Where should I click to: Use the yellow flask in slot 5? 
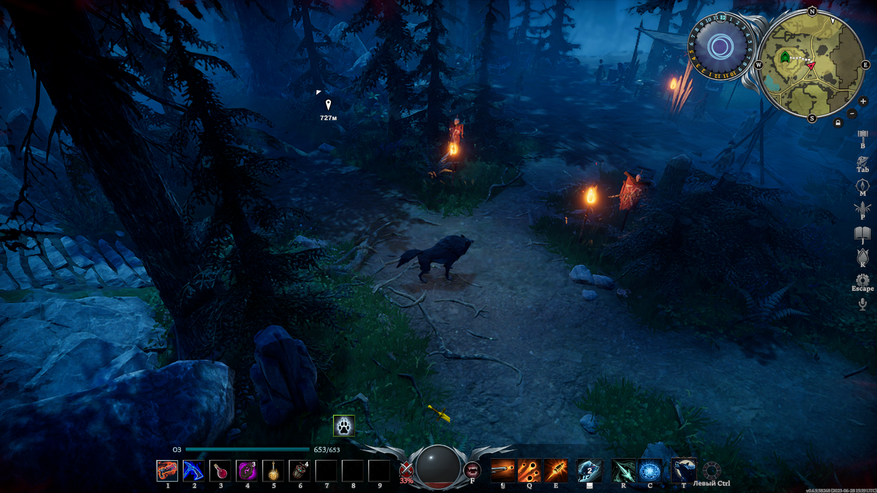272,470
